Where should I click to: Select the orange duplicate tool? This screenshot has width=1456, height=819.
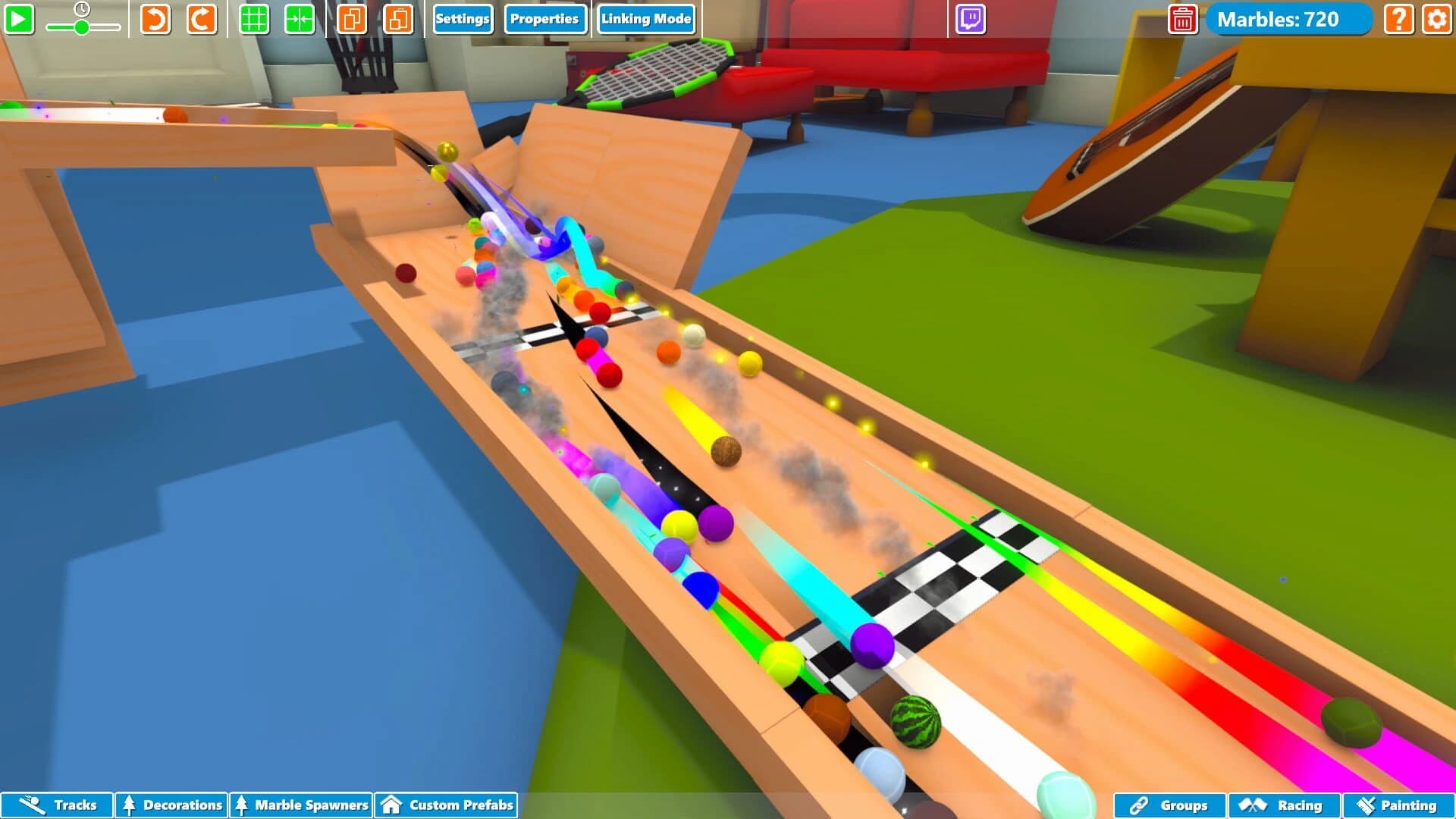pos(353,20)
